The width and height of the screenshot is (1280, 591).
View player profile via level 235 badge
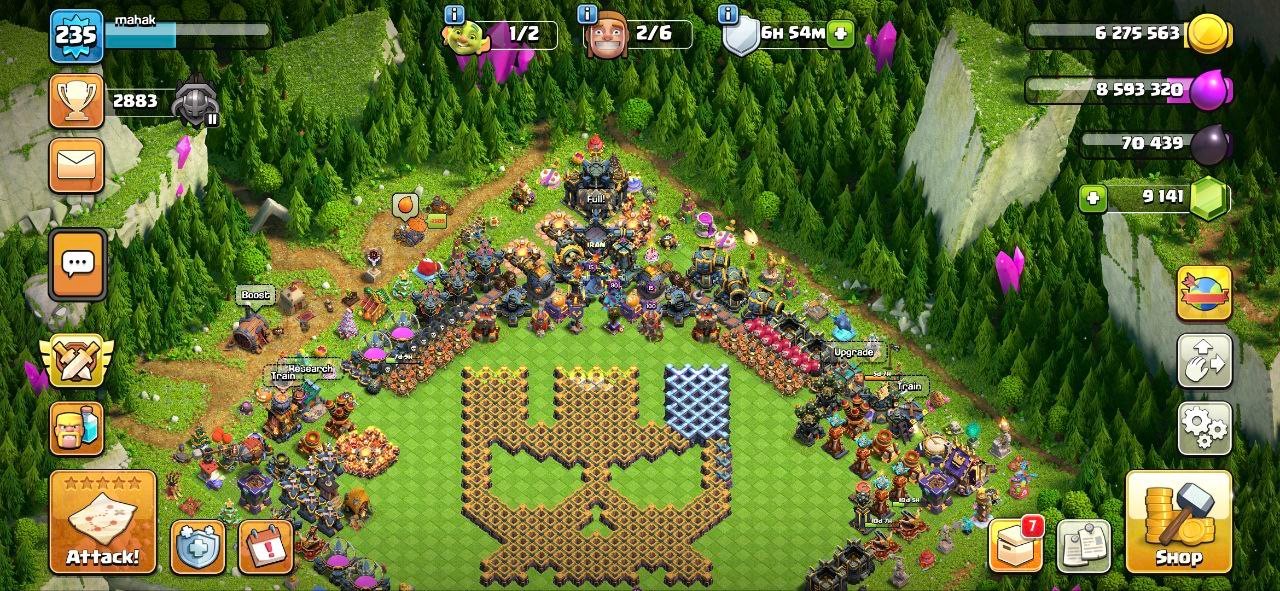coord(76,36)
